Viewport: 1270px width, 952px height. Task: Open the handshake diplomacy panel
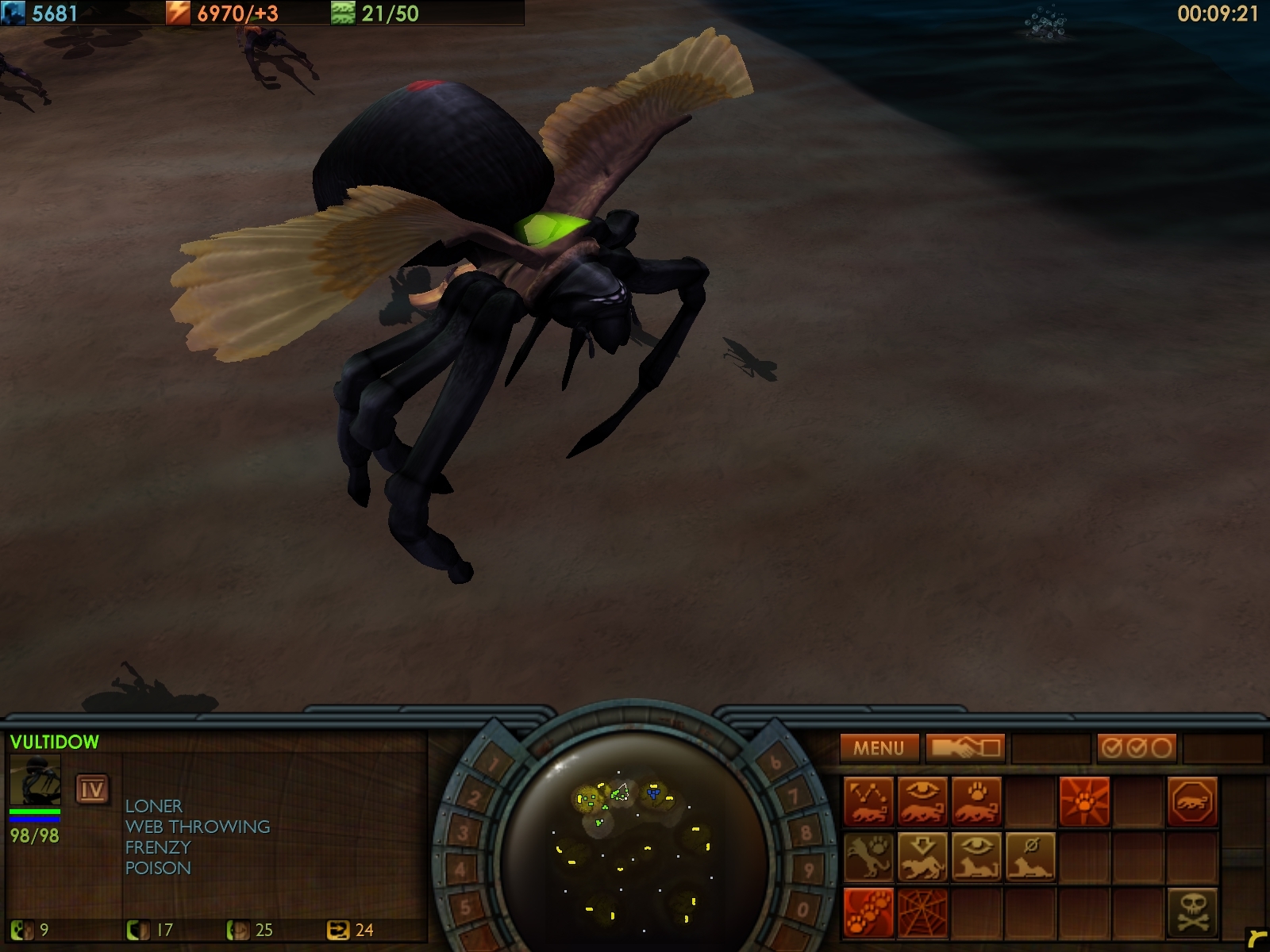tap(964, 747)
